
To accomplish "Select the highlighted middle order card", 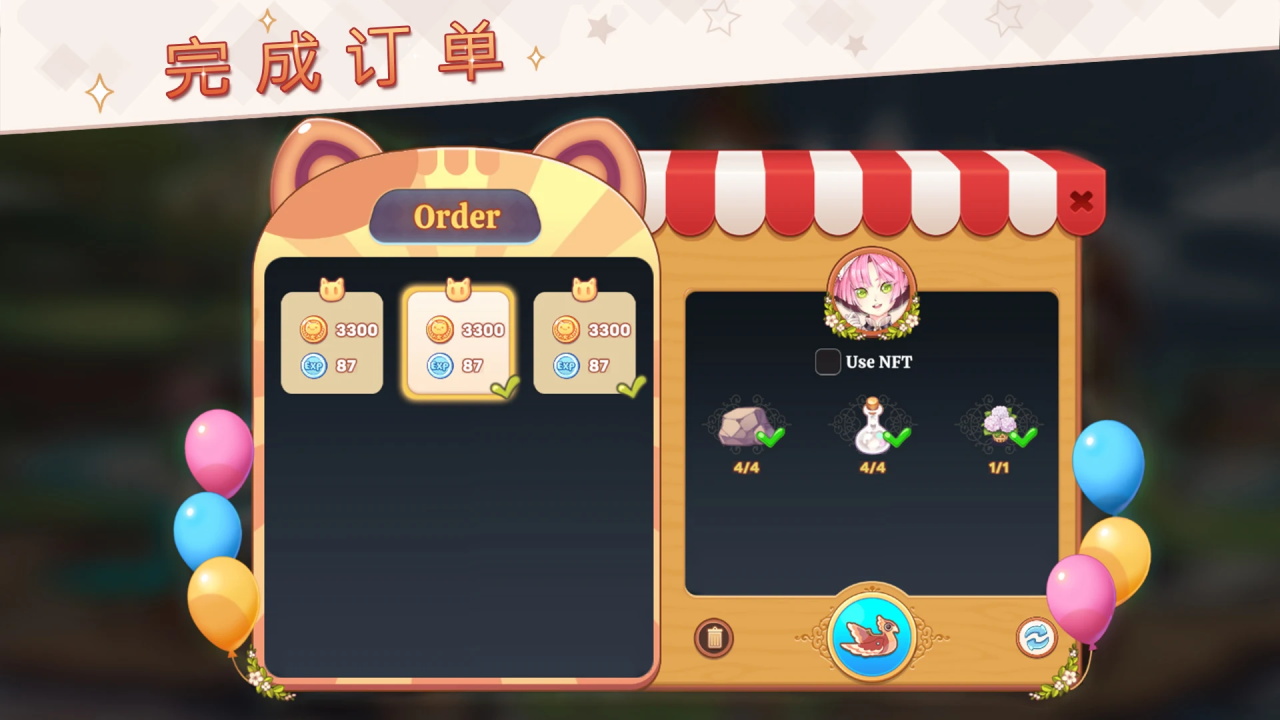I will 458,340.
